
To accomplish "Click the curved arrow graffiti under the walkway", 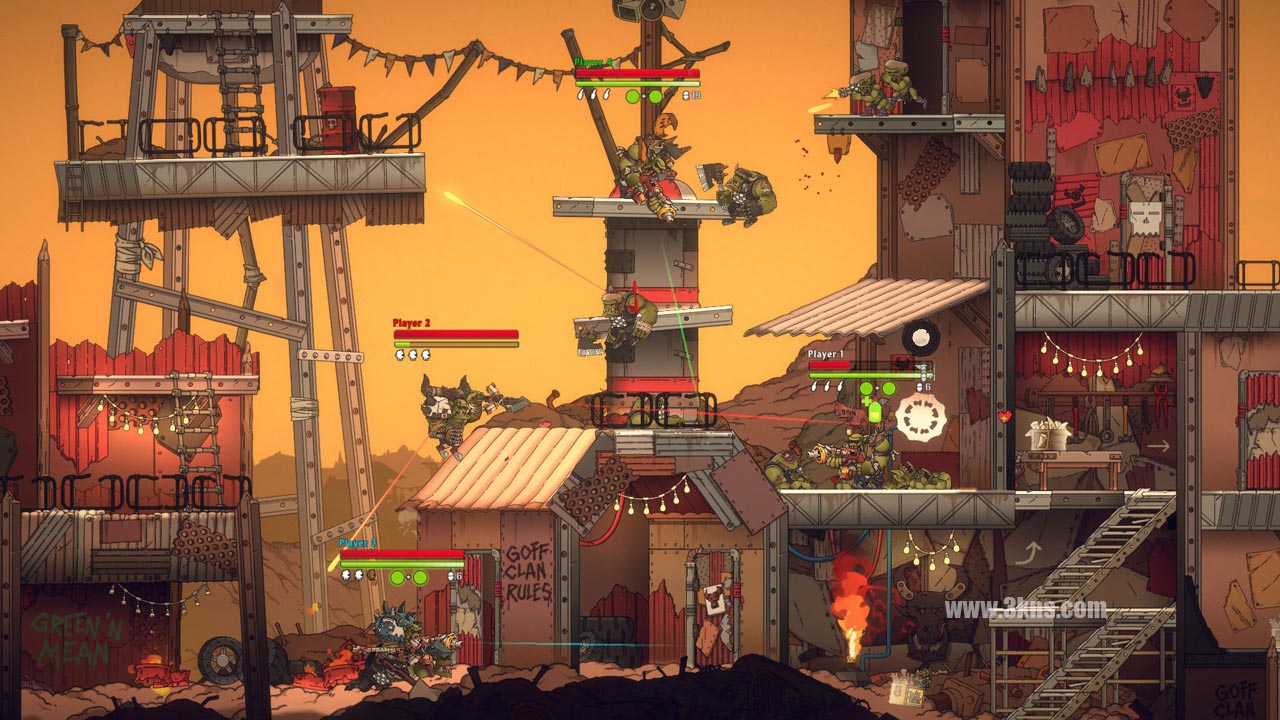I will coord(1034,552).
